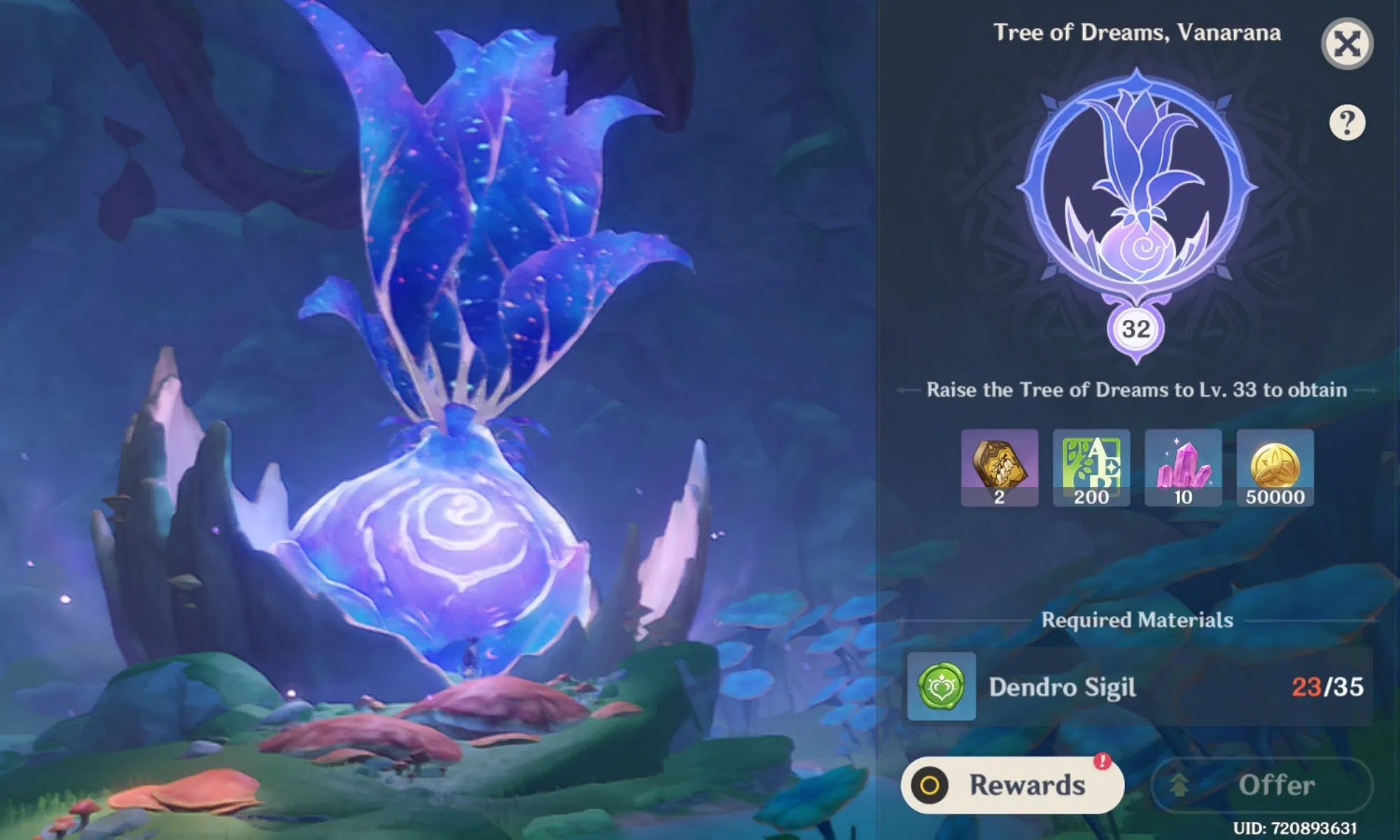Select the Mystic Enhancement Ore reward icon
Image resolution: width=1400 pixels, height=840 pixels.
coord(1000,469)
